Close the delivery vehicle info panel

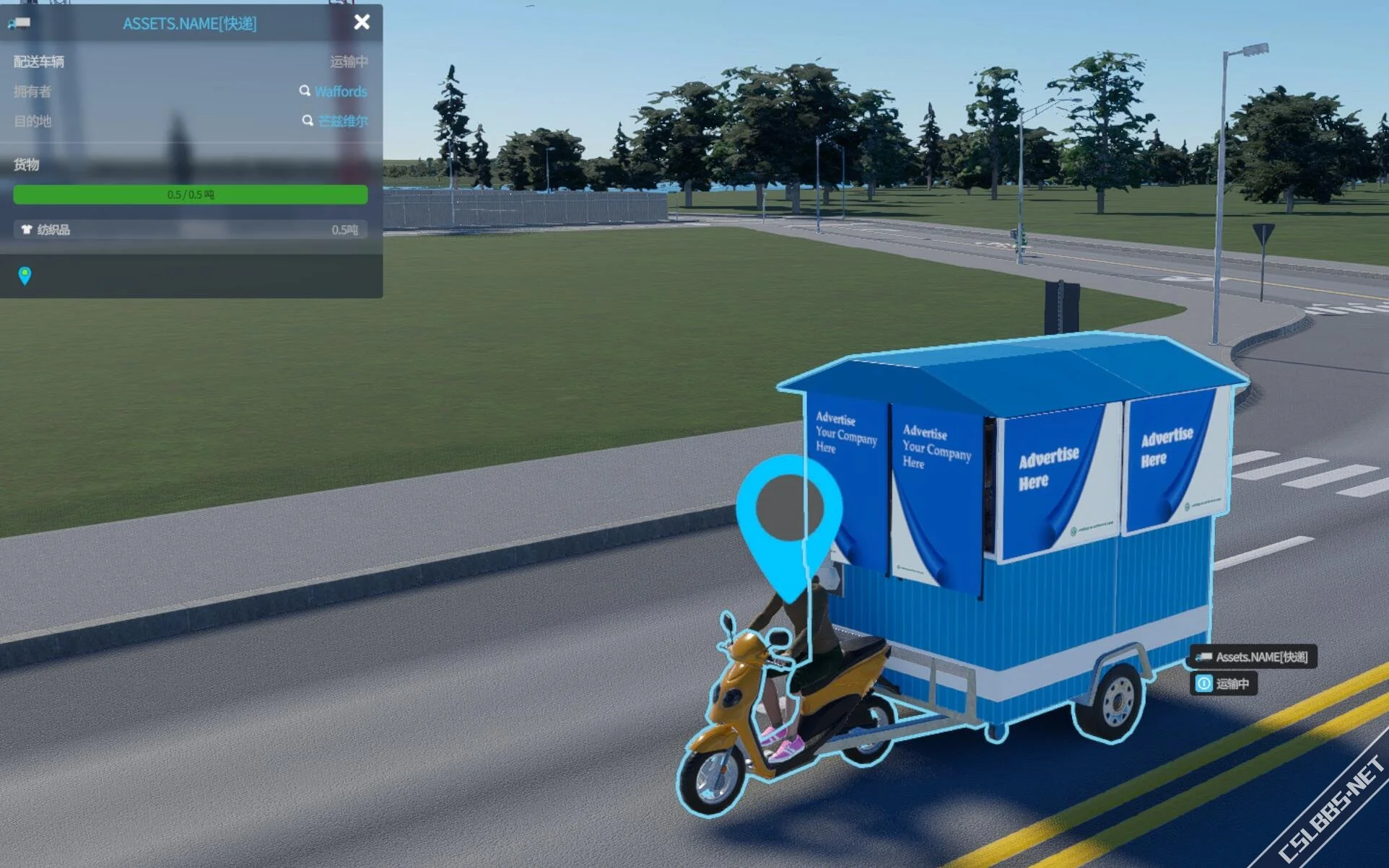click(362, 22)
